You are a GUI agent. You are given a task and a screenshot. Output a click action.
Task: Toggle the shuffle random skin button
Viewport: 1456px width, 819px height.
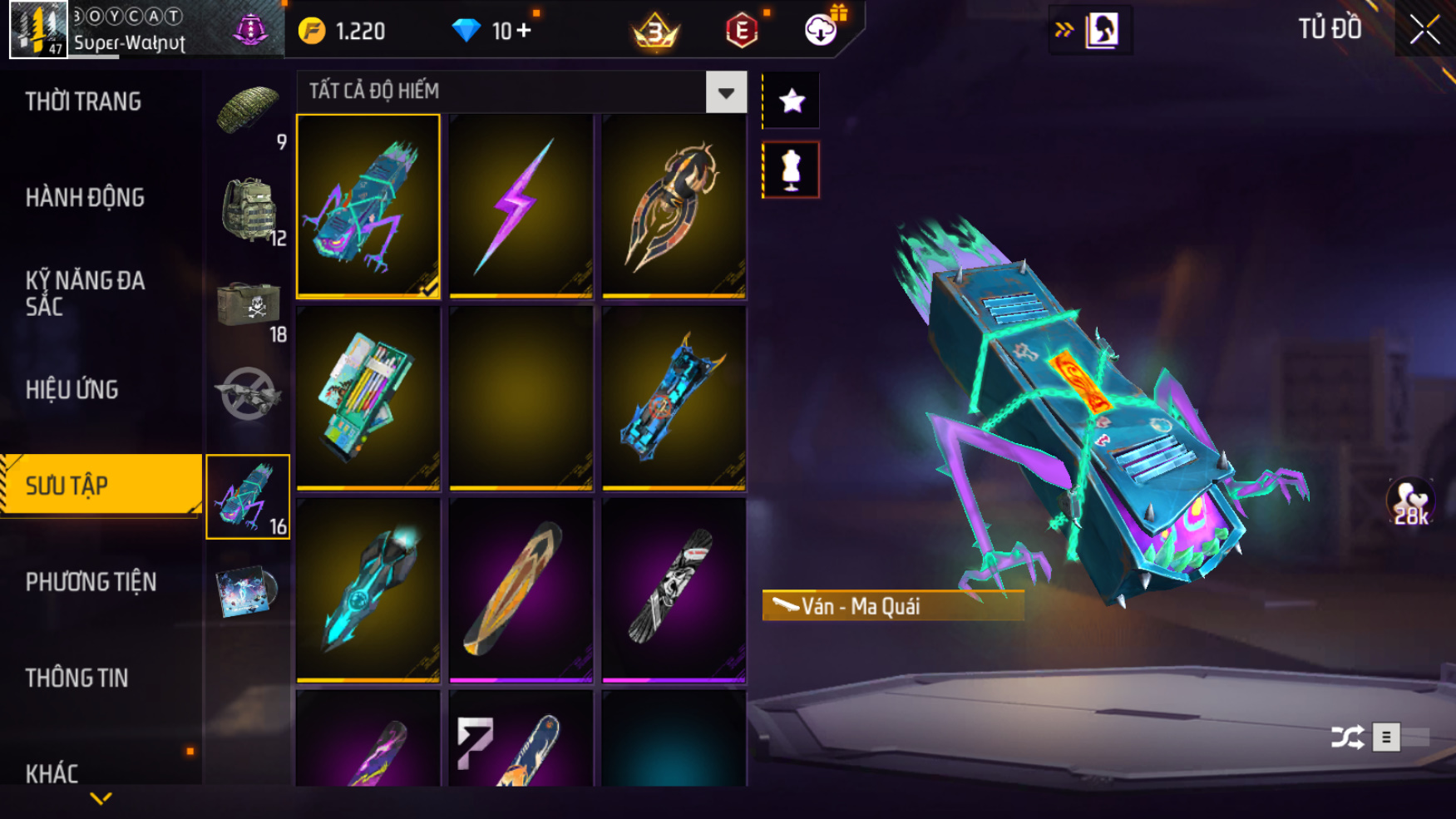click(x=1347, y=737)
